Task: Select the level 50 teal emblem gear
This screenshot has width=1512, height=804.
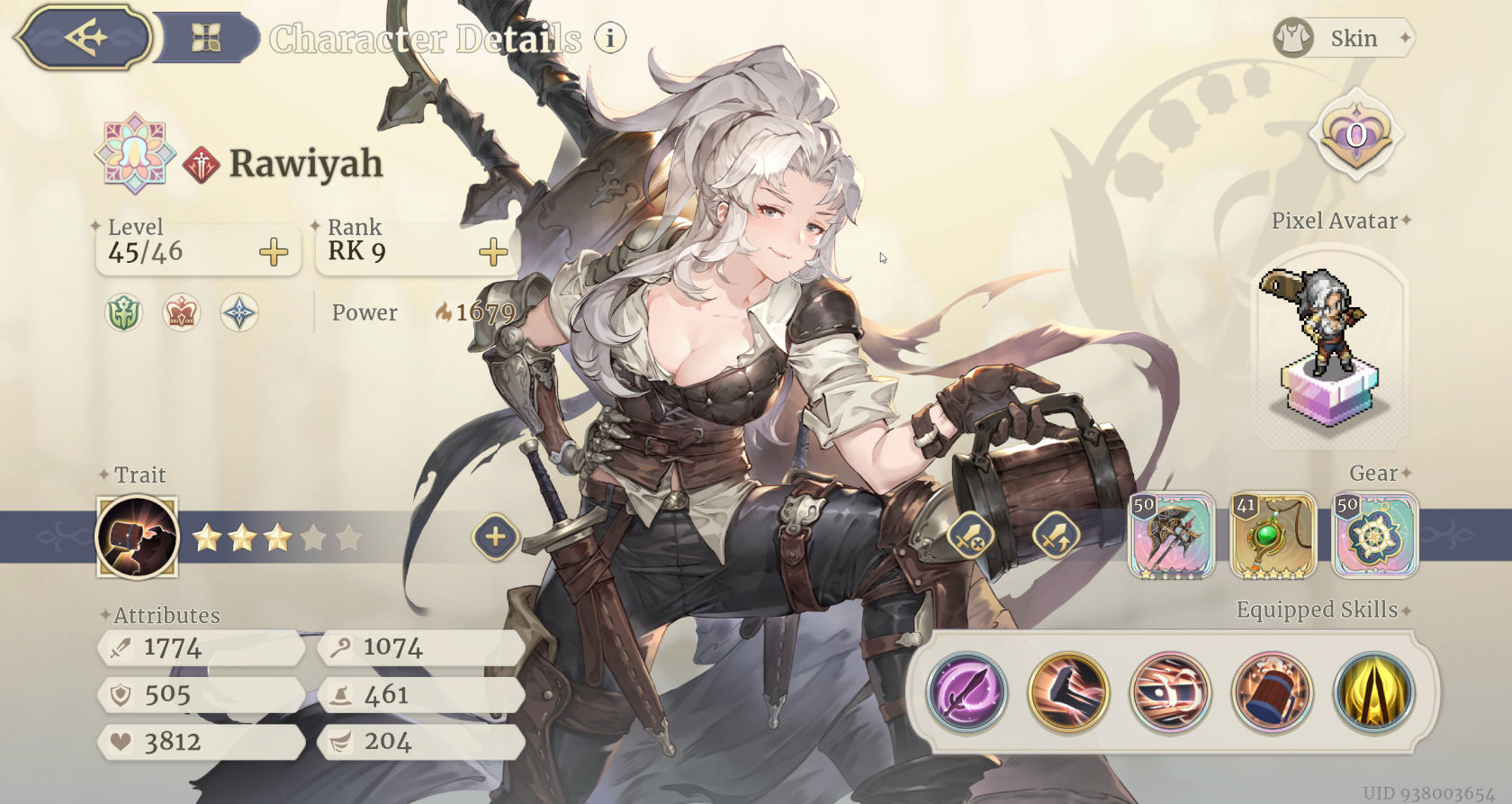Action: click(x=1374, y=536)
